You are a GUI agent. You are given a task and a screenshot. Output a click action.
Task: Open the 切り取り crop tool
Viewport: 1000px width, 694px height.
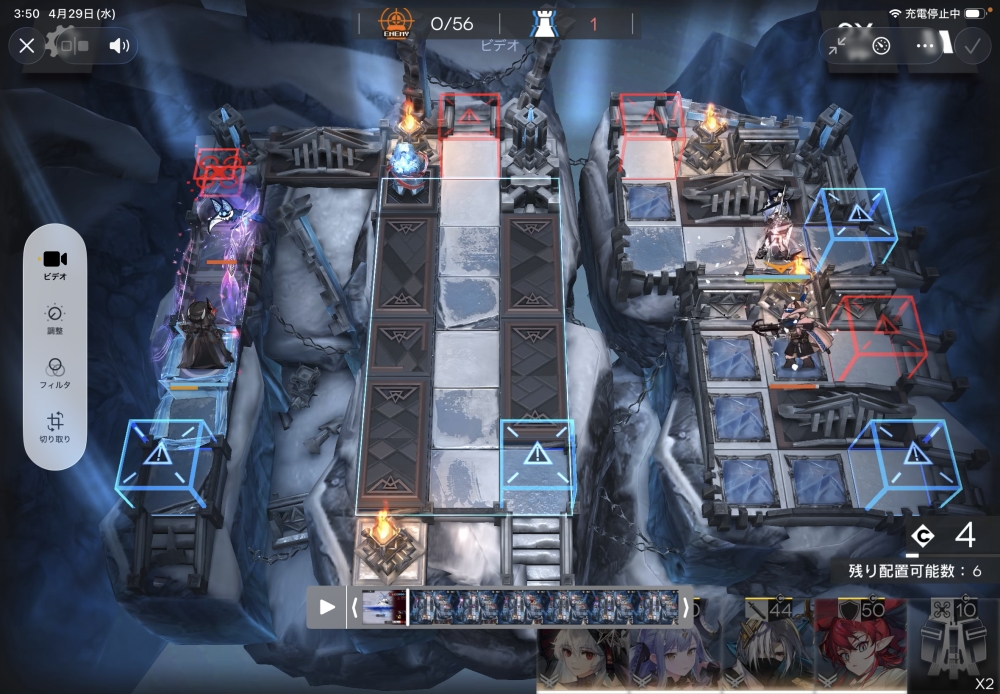click(55, 427)
